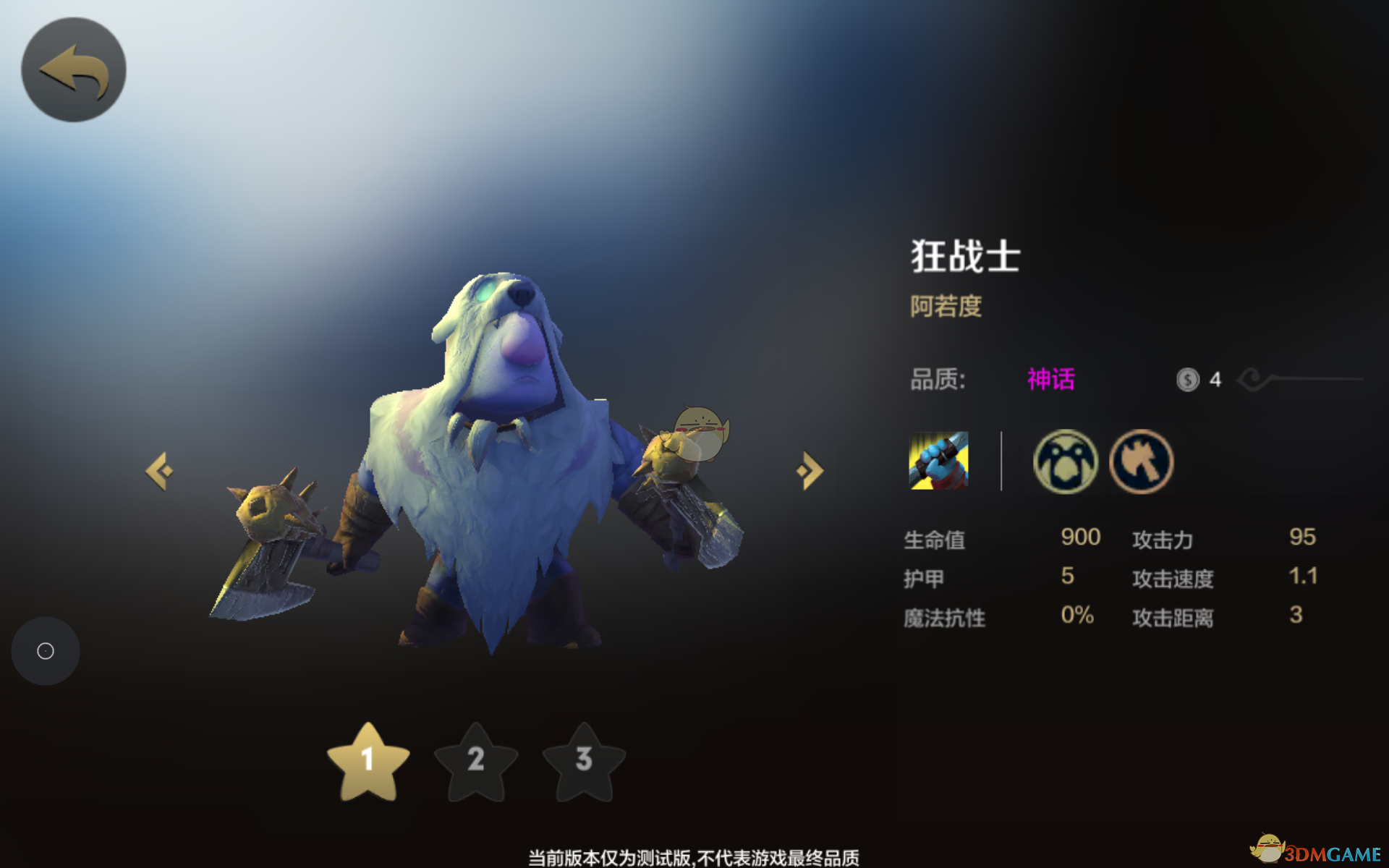Screen dimensions: 1389x868
Task: Inspect the axe warrior class icon
Action: point(1141,461)
